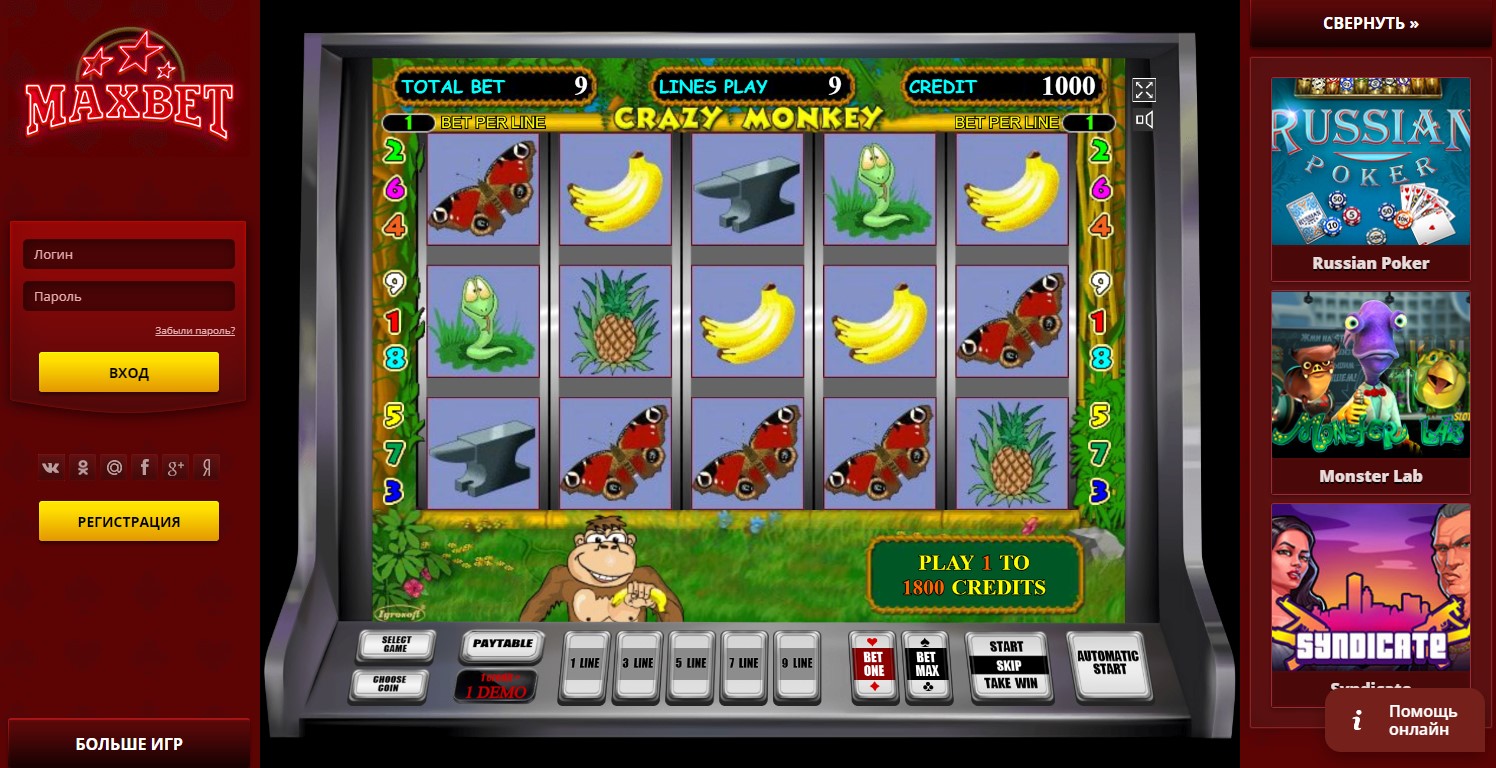Enable Automatic Start
Screen dimensions: 1496x768
[1108, 664]
